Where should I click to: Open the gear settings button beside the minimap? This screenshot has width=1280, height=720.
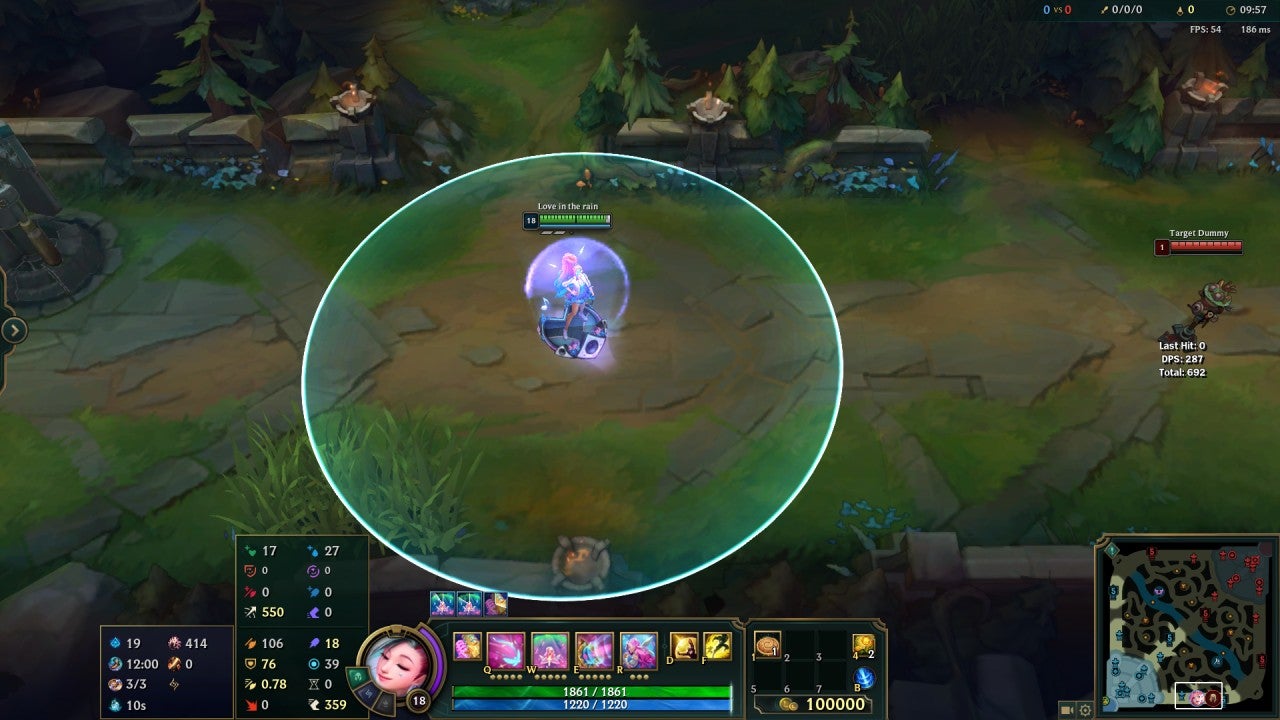1085,710
